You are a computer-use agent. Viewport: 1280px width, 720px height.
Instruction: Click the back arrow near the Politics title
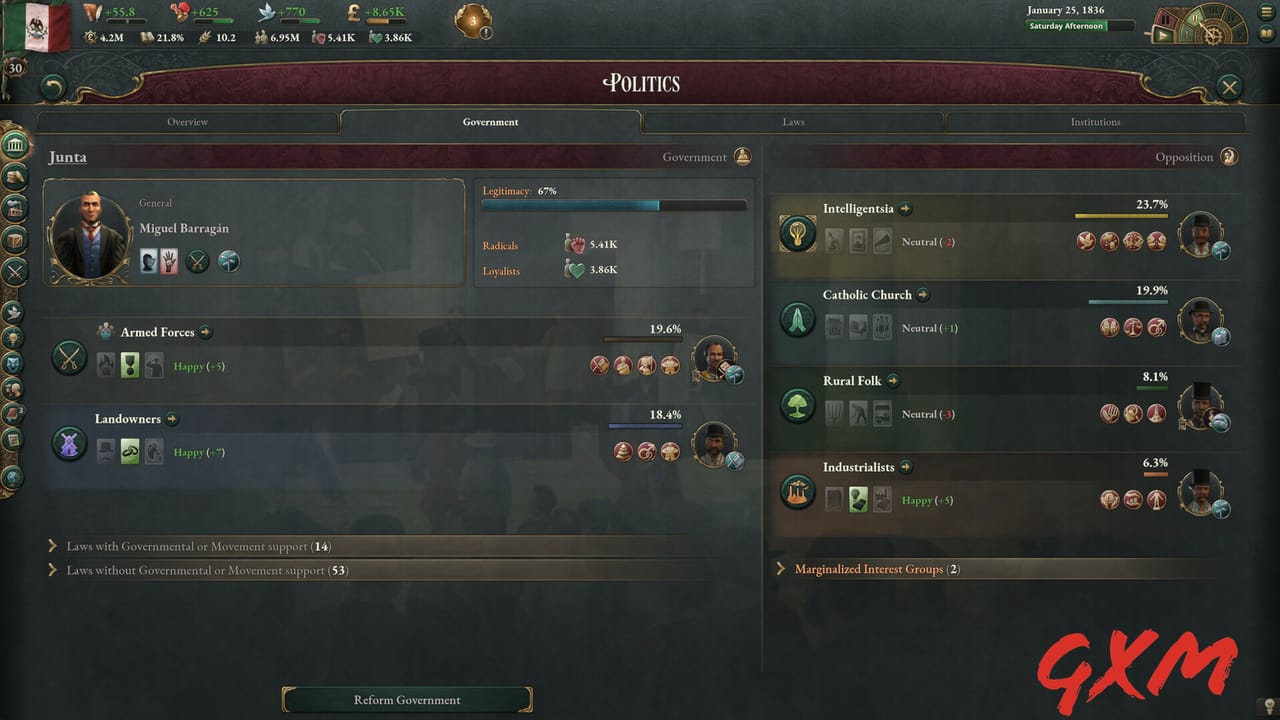coord(51,88)
